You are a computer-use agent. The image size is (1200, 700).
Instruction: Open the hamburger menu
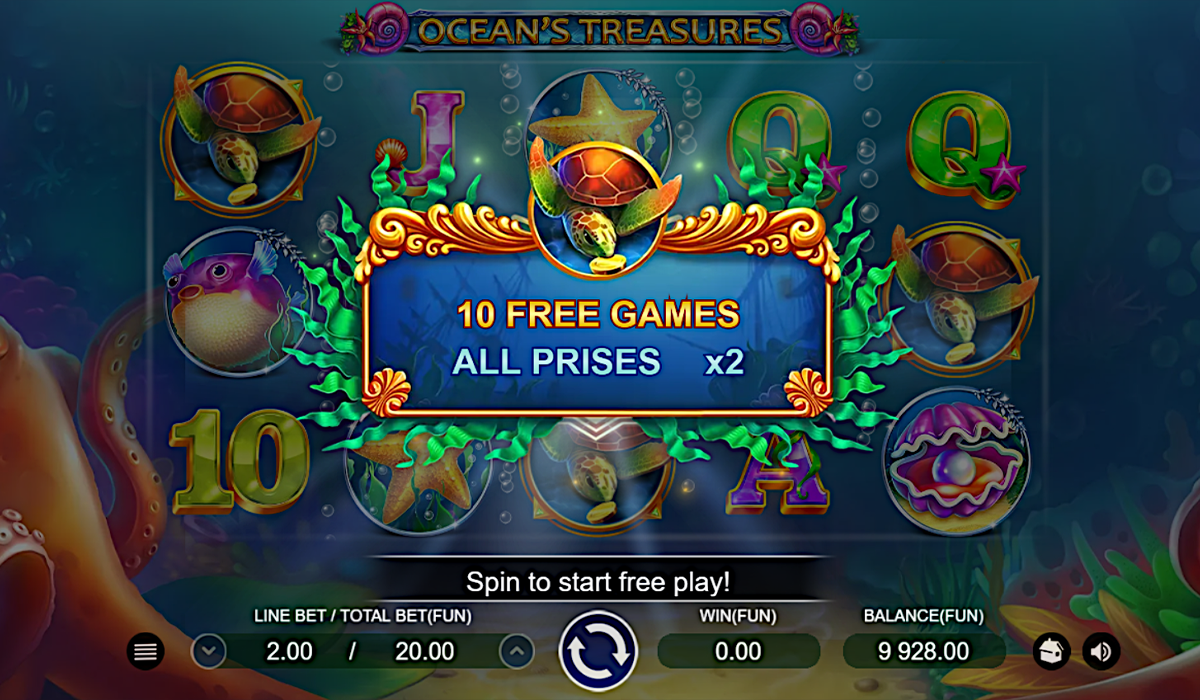click(x=146, y=653)
